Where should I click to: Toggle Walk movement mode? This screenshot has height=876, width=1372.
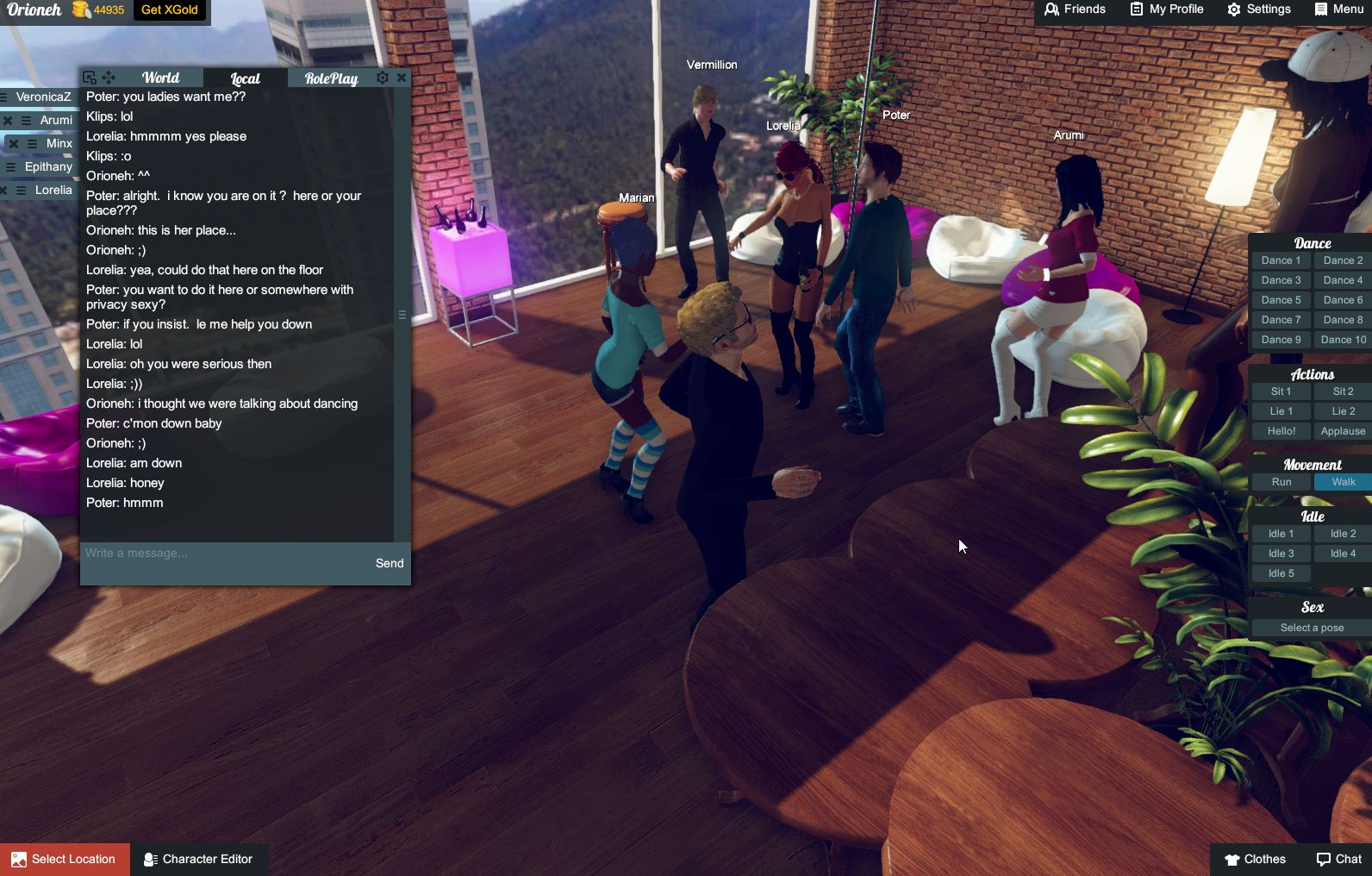1341,482
